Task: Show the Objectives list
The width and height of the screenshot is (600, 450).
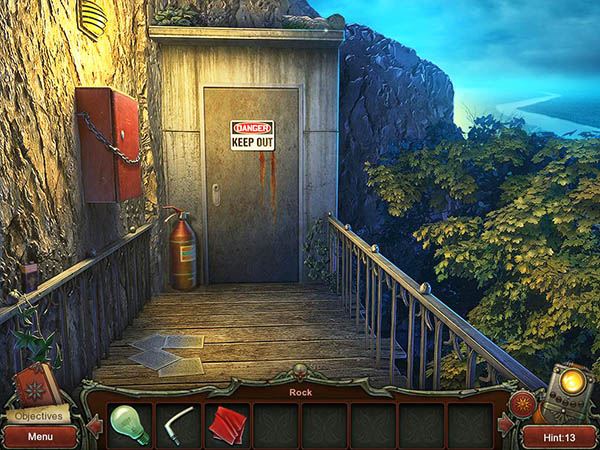Action: pos(40,414)
